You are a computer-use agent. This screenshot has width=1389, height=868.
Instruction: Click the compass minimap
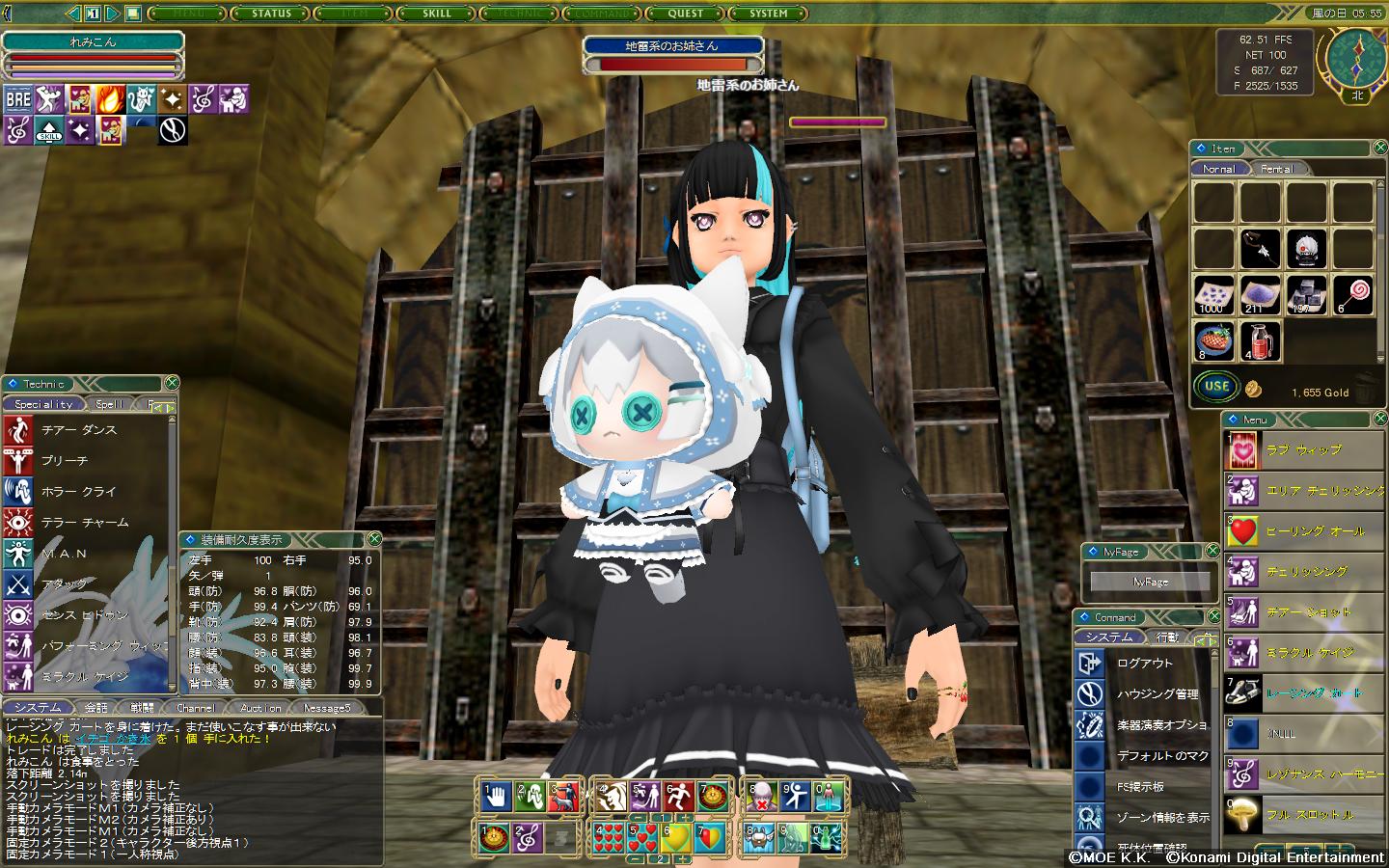coord(1356,58)
